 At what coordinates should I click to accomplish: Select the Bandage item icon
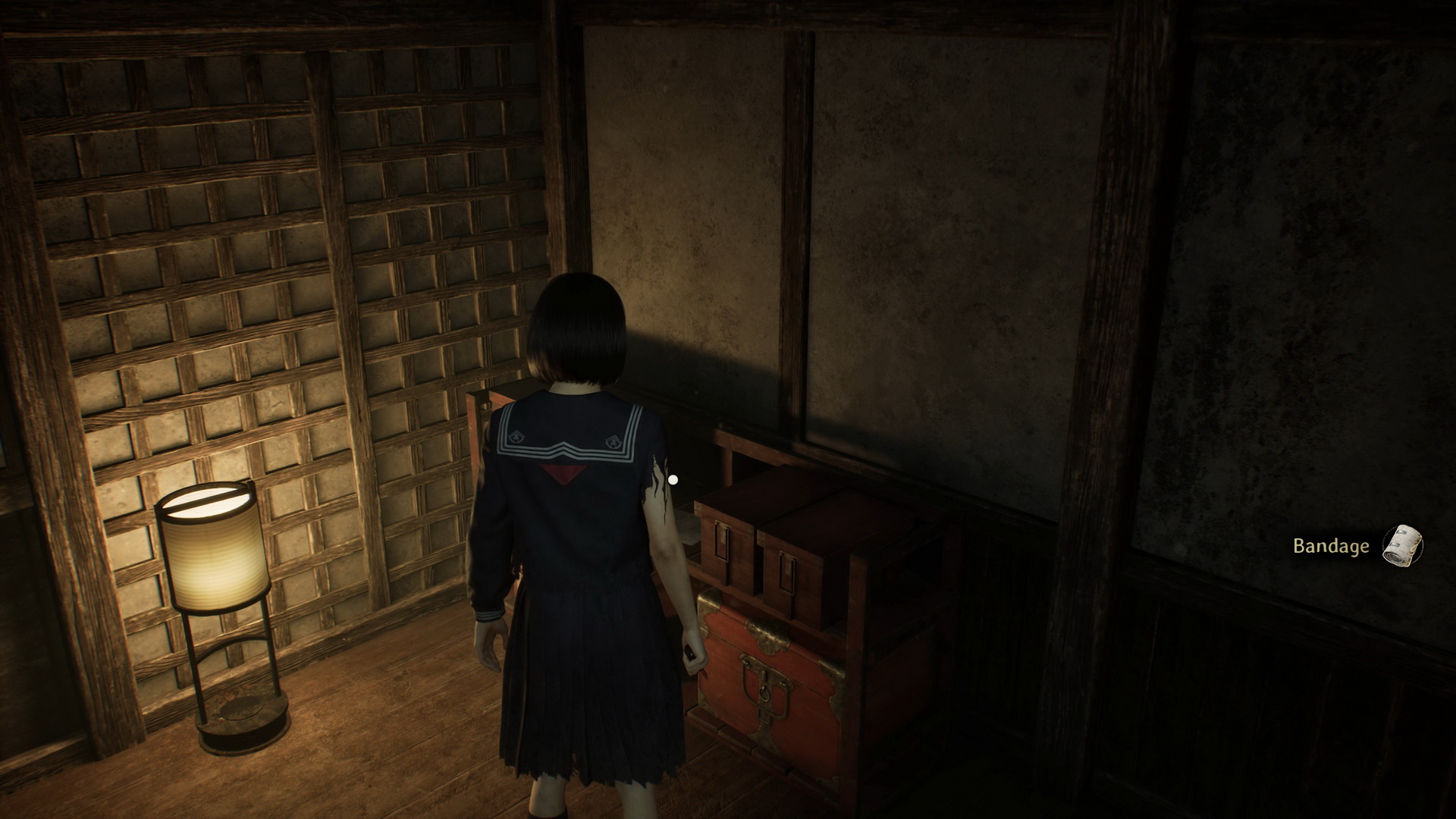pos(1402,544)
